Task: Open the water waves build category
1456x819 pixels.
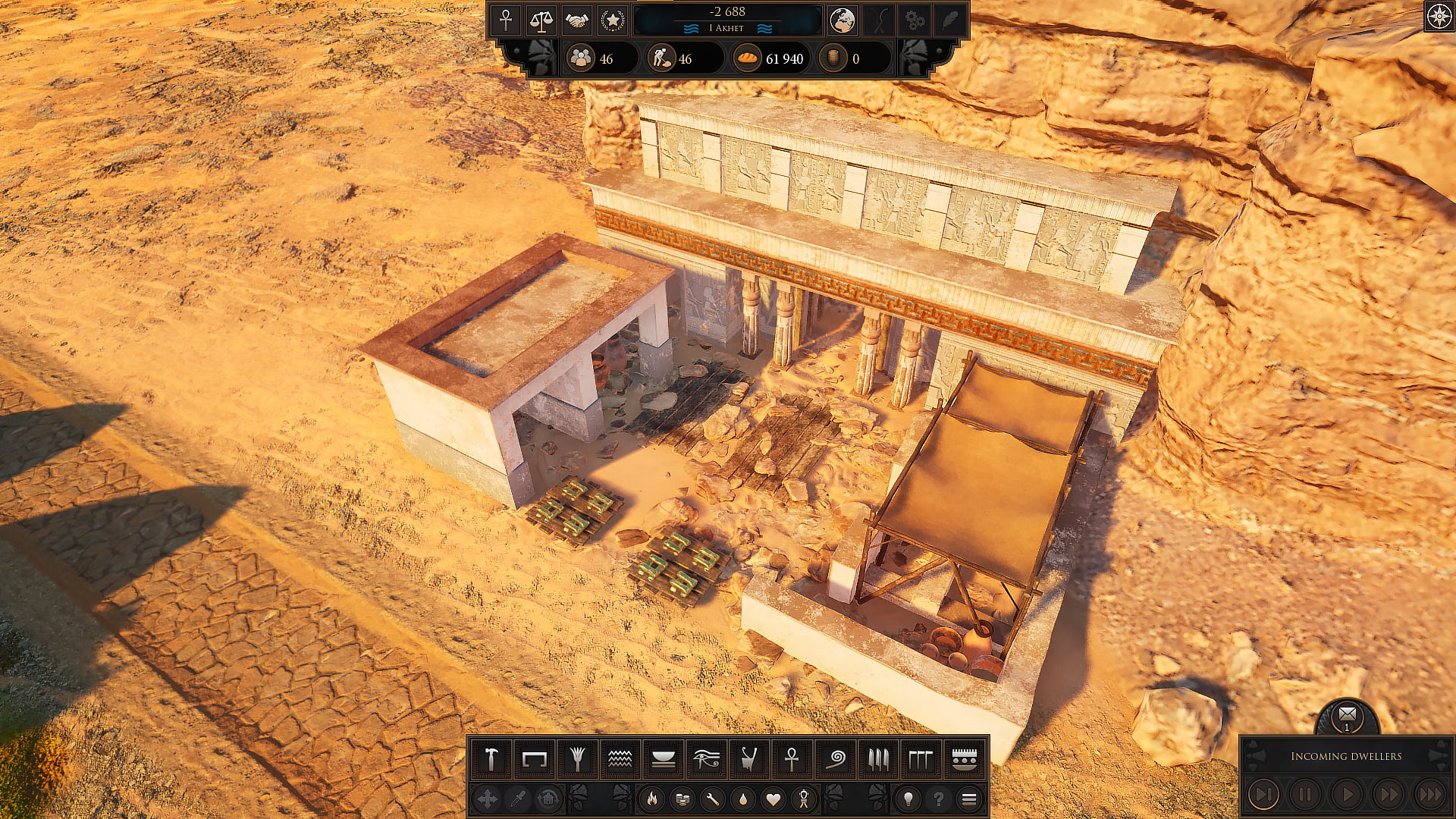Action: pyautogui.click(x=620, y=758)
